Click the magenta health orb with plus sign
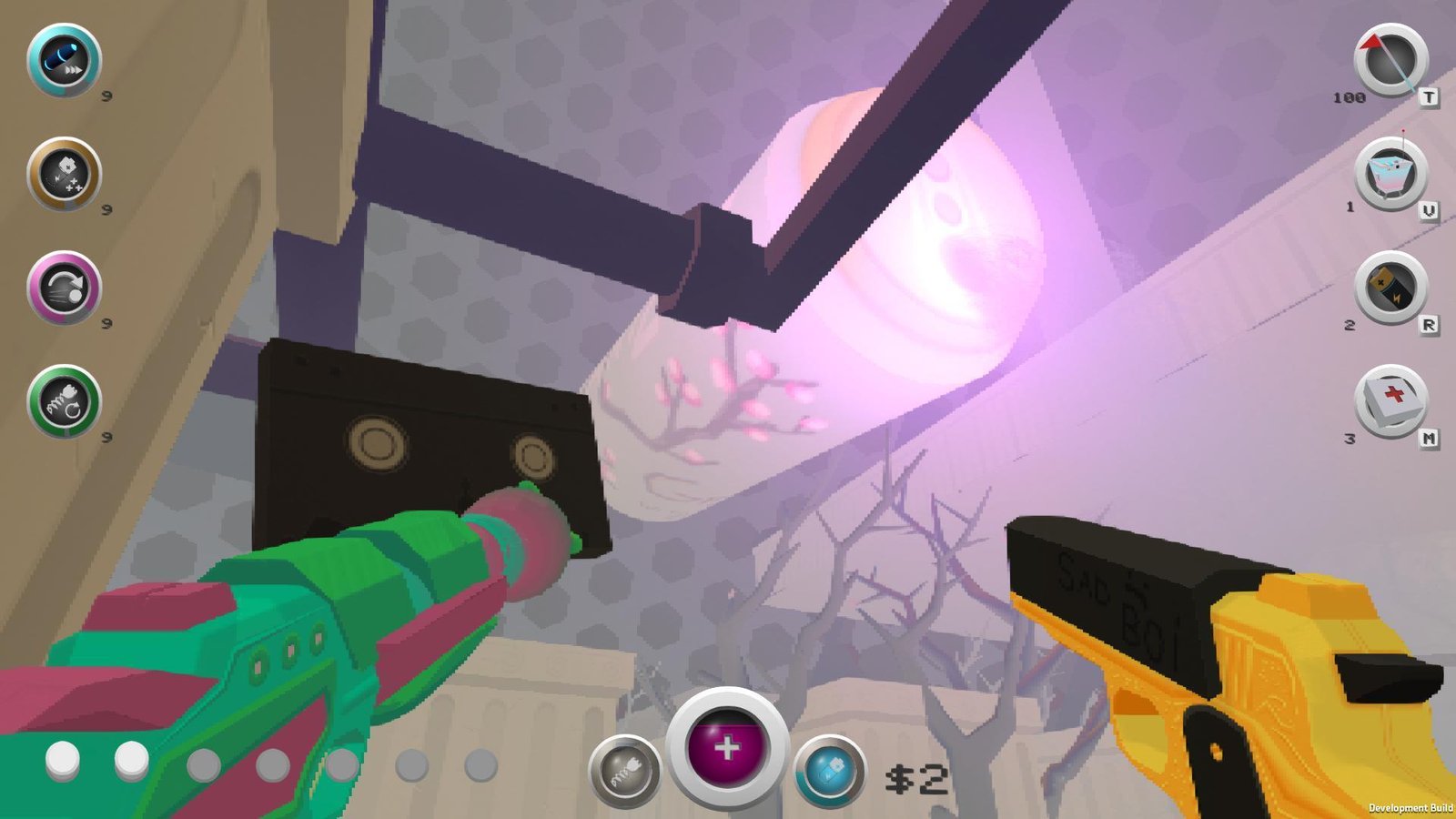Screen dimensions: 1456x819 tap(726, 748)
